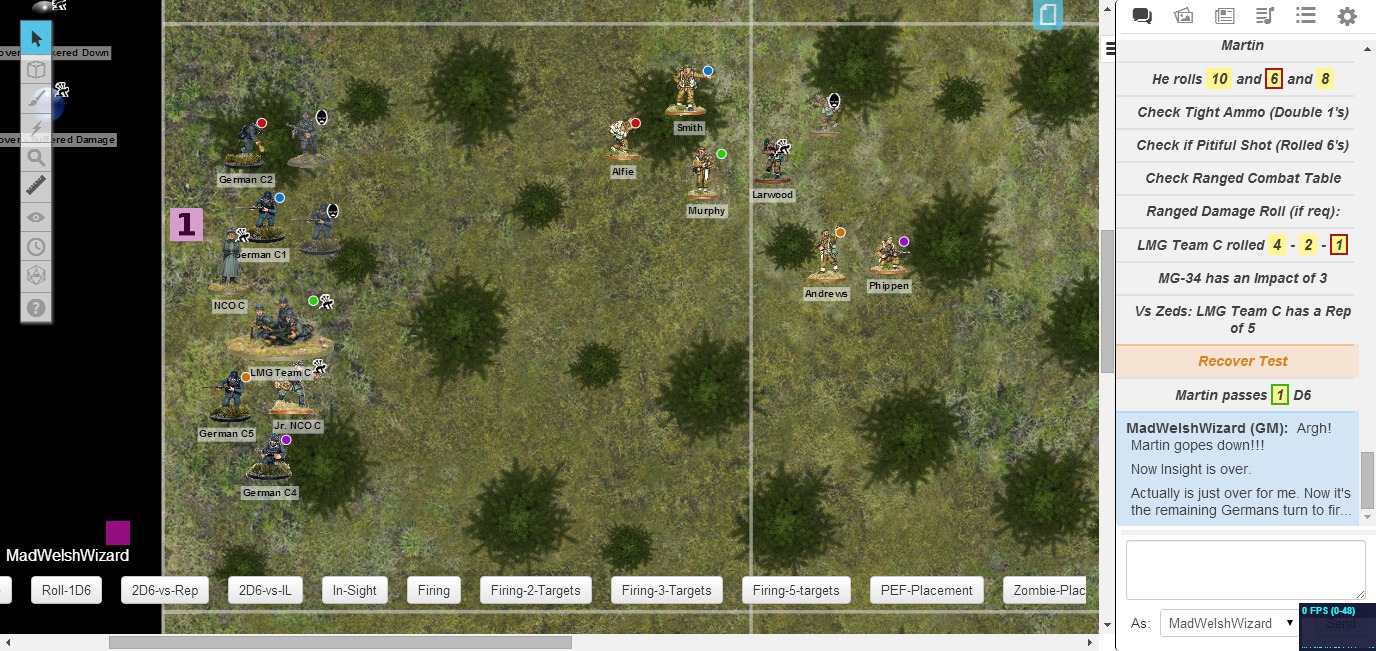Use the Firing-5-targets macro
The height and width of the screenshot is (651, 1376).
pos(797,590)
